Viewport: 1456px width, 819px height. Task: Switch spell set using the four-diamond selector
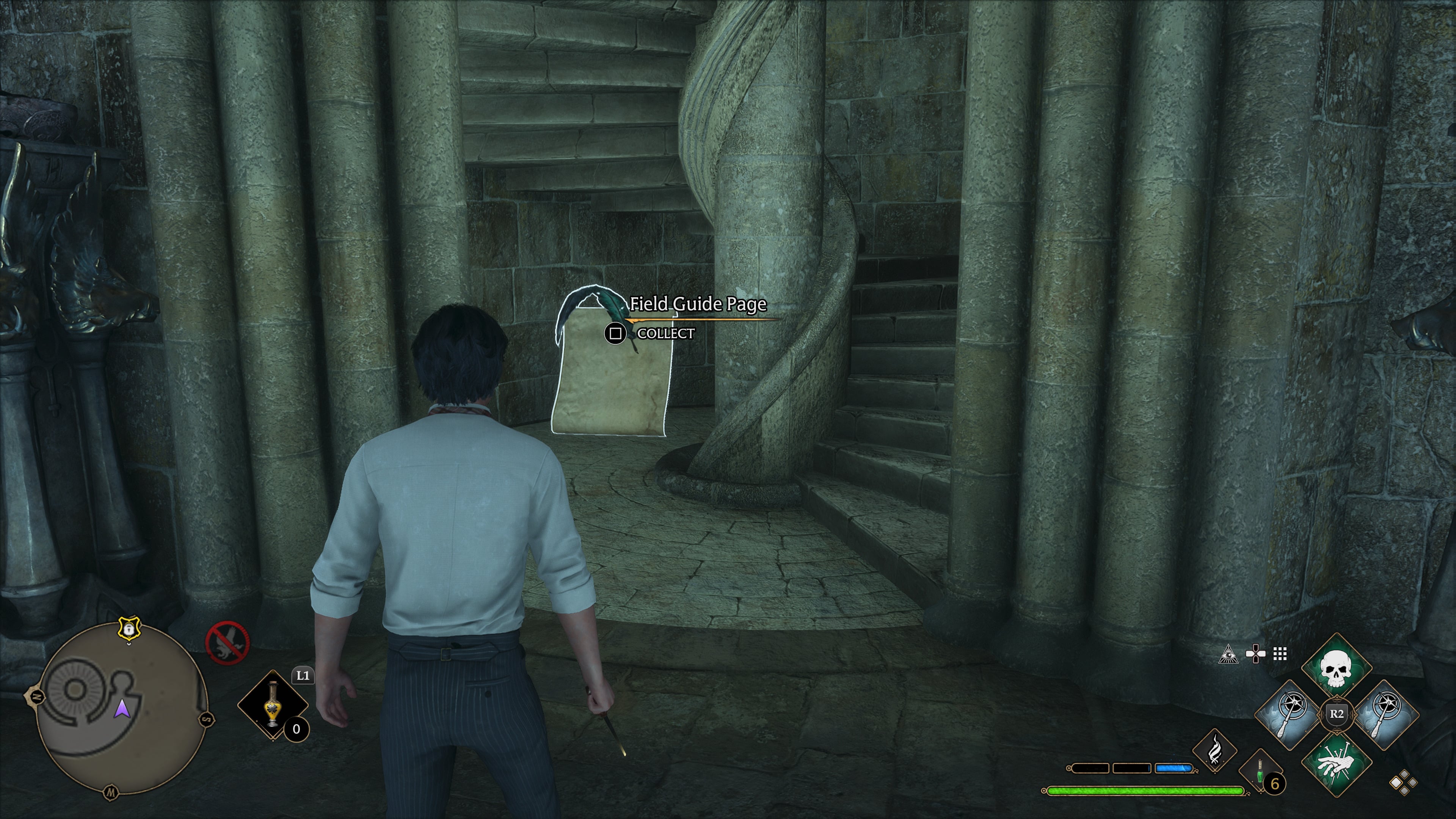(1403, 783)
